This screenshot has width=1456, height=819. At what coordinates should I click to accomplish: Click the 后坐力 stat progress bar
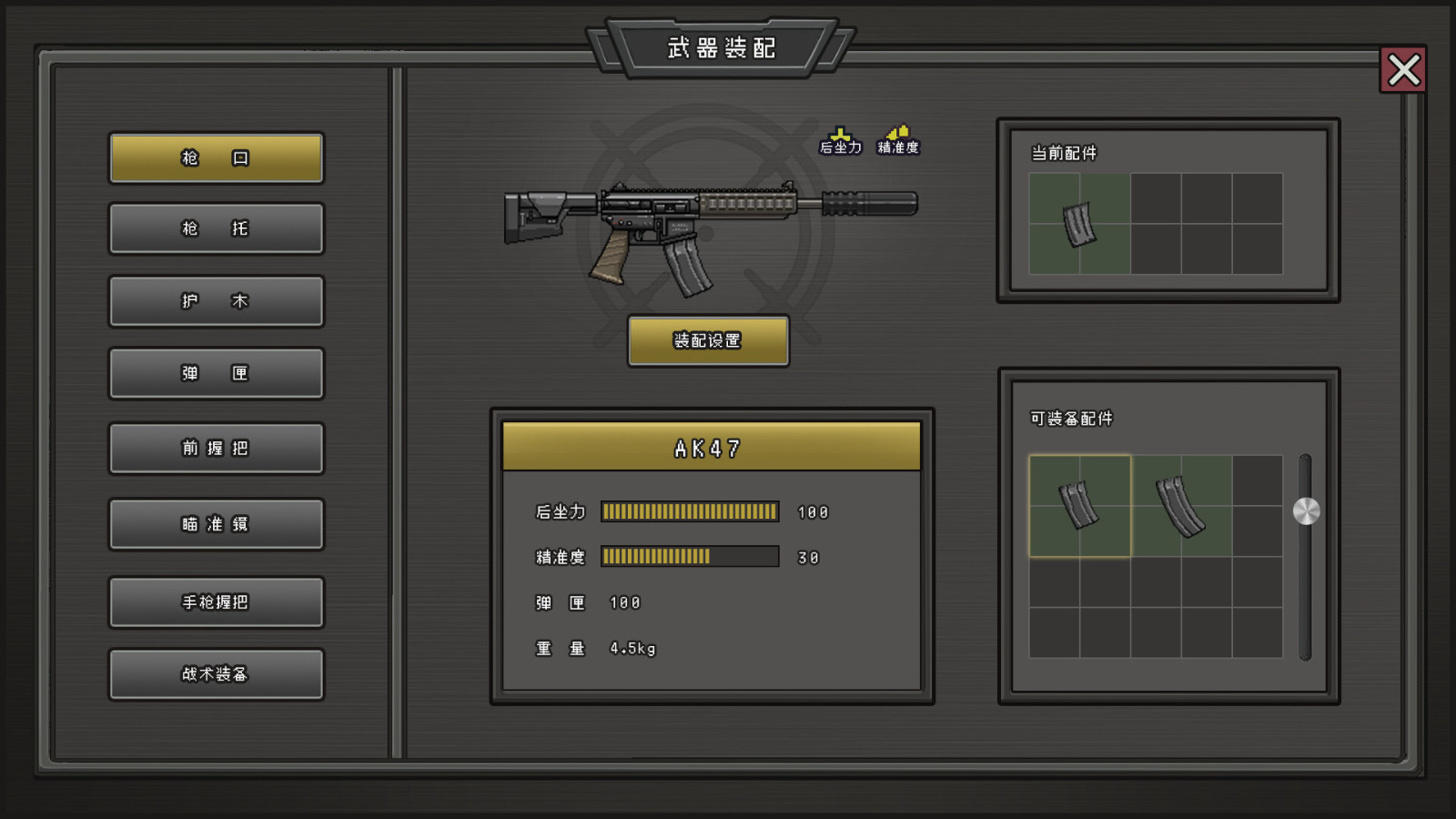tap(690, 511)
